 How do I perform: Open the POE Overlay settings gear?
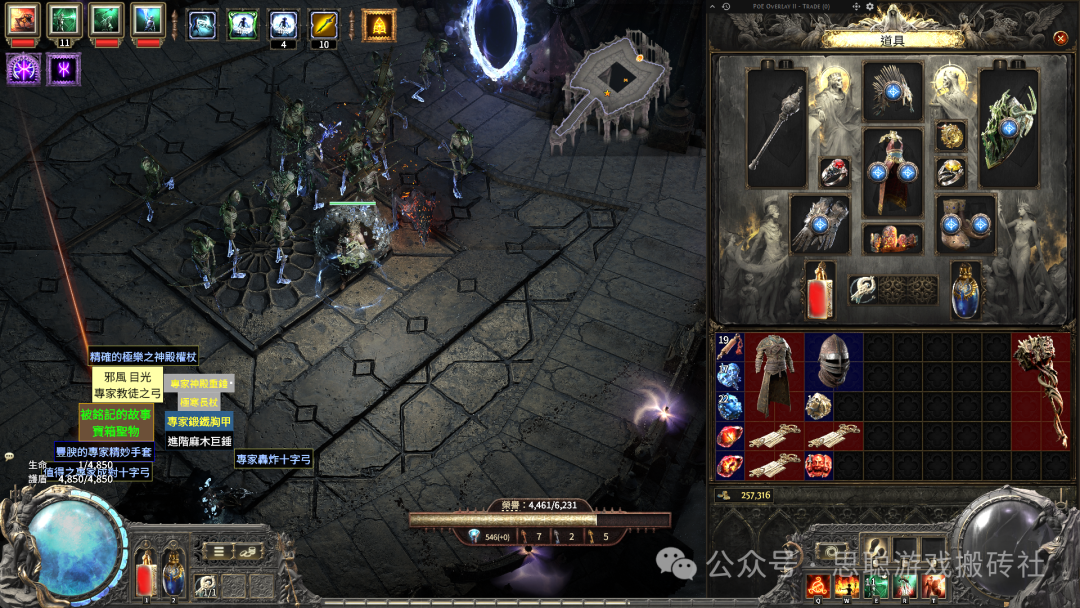869,7
